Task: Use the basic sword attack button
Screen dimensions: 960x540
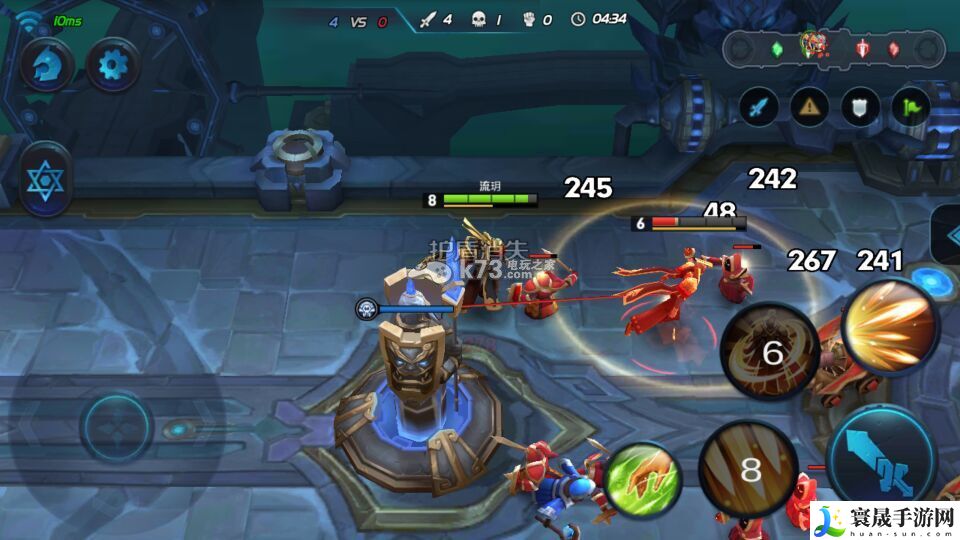Action: (881, 458)
